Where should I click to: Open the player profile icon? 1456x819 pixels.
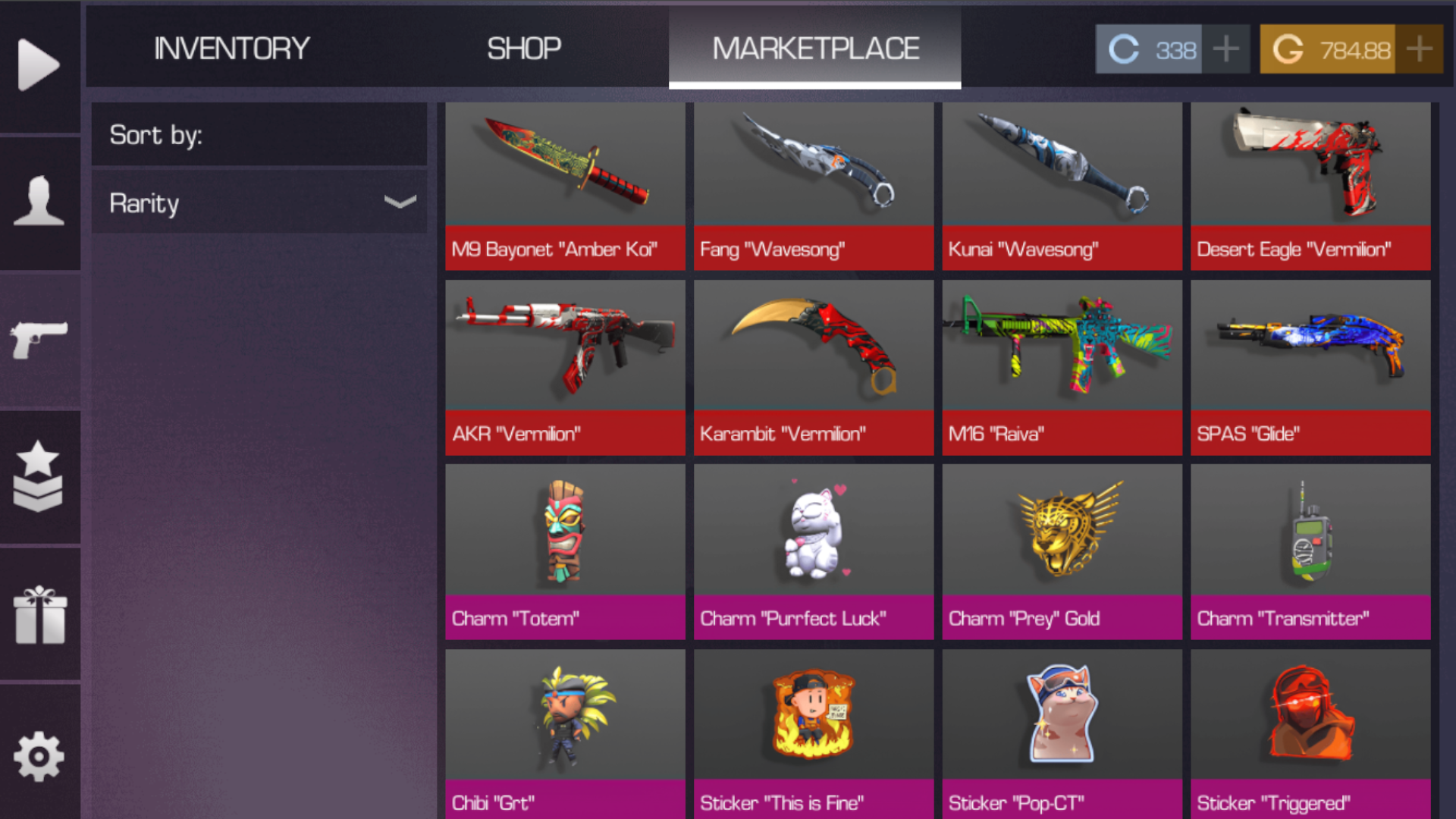[x=39, y=199]
